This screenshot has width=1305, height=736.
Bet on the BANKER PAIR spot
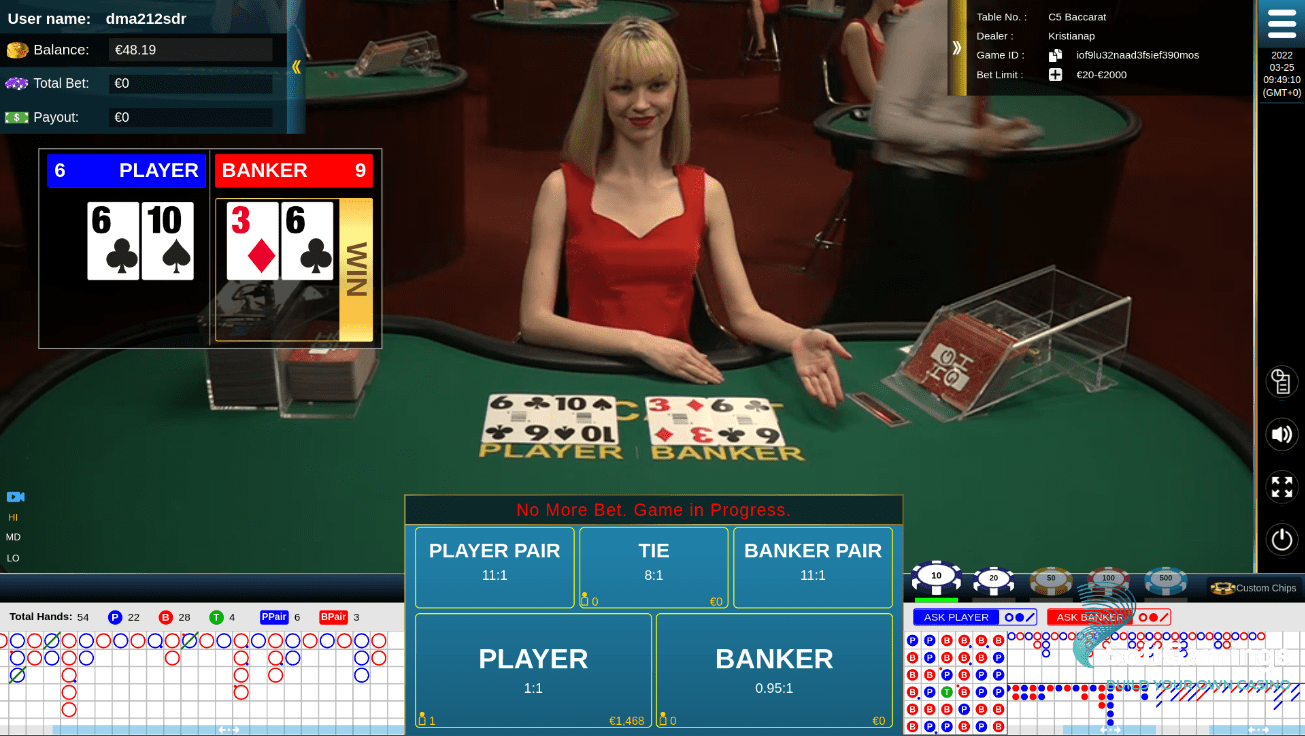[x=812, y=567]
